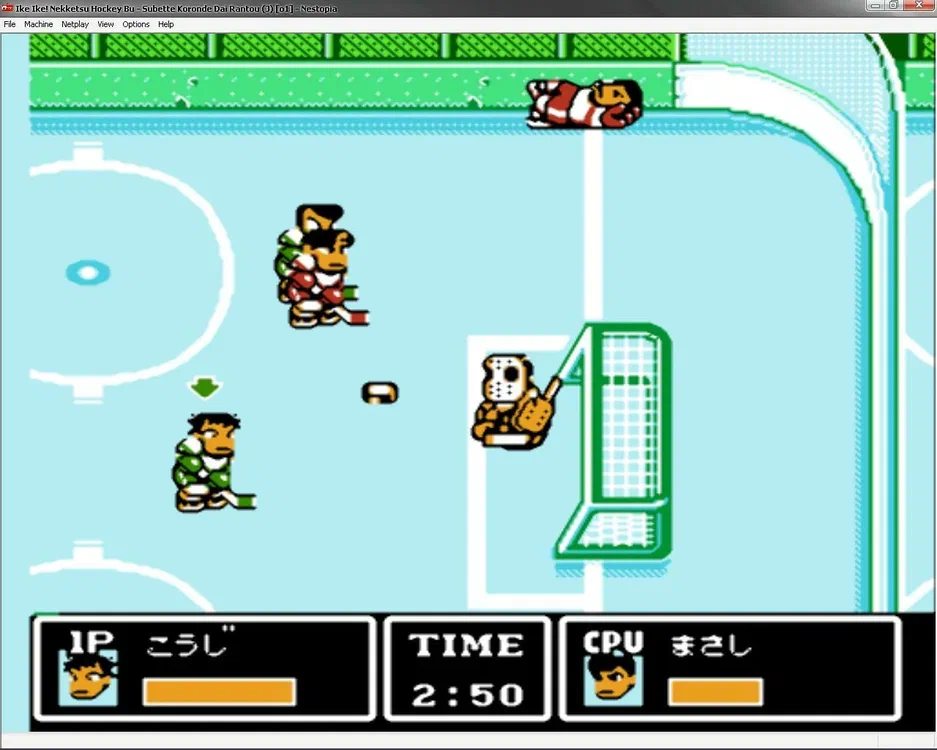The width and height of the screenshot is (937, 750).
Task: Open the Nestopia File menu
Action: click(x=10, y=24)
